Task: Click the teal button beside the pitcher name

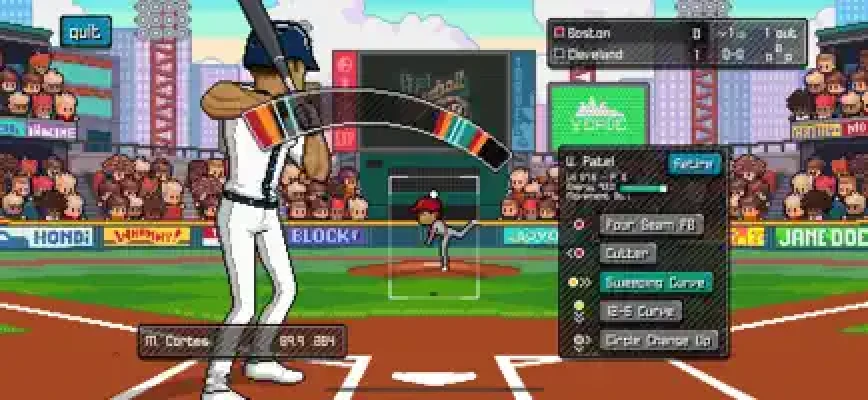Action: tap(694, 163)
